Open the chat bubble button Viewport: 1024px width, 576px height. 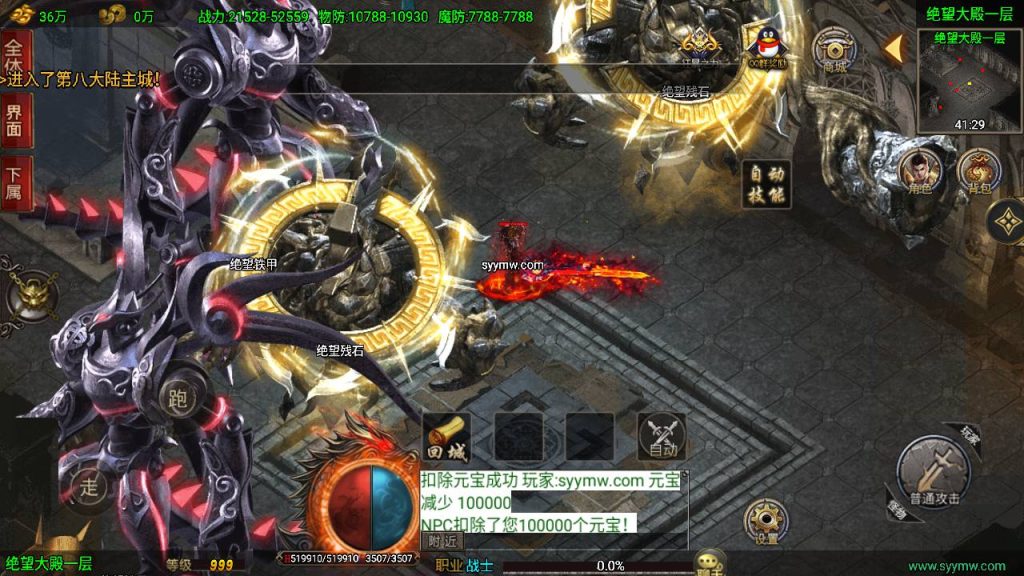710,562
